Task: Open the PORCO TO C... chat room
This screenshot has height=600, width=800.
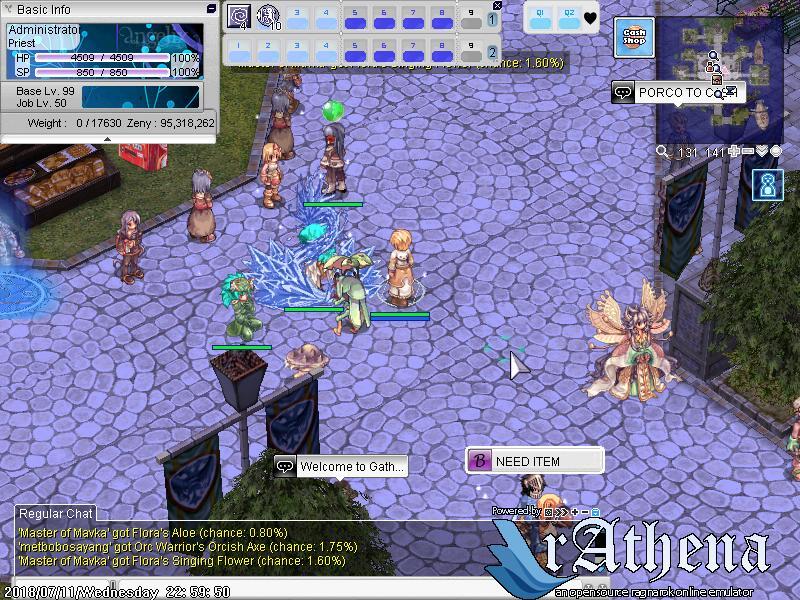Action: pos(676,93)
